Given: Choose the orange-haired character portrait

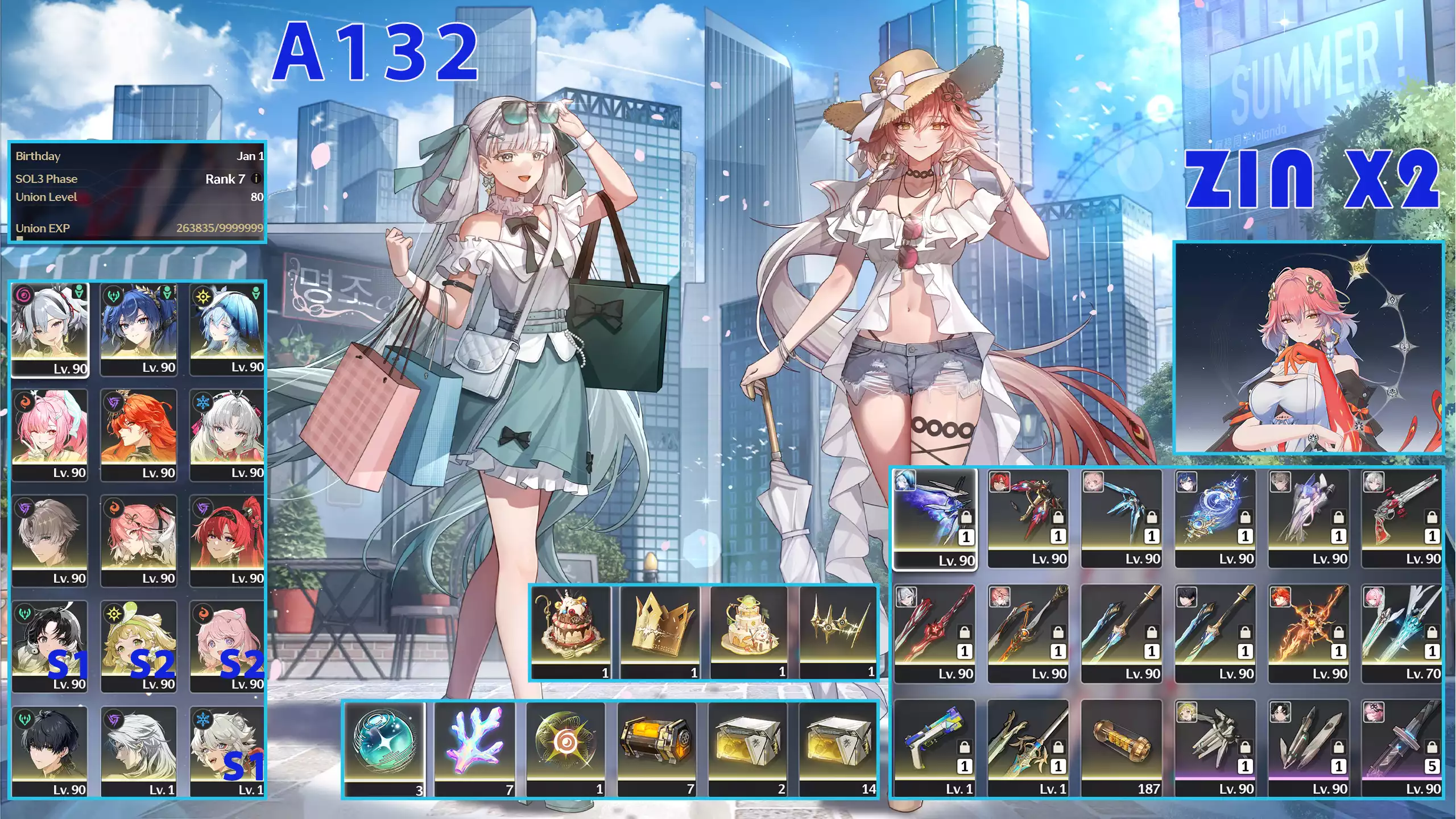Looking at the screenshot, I should pos(138,435).
